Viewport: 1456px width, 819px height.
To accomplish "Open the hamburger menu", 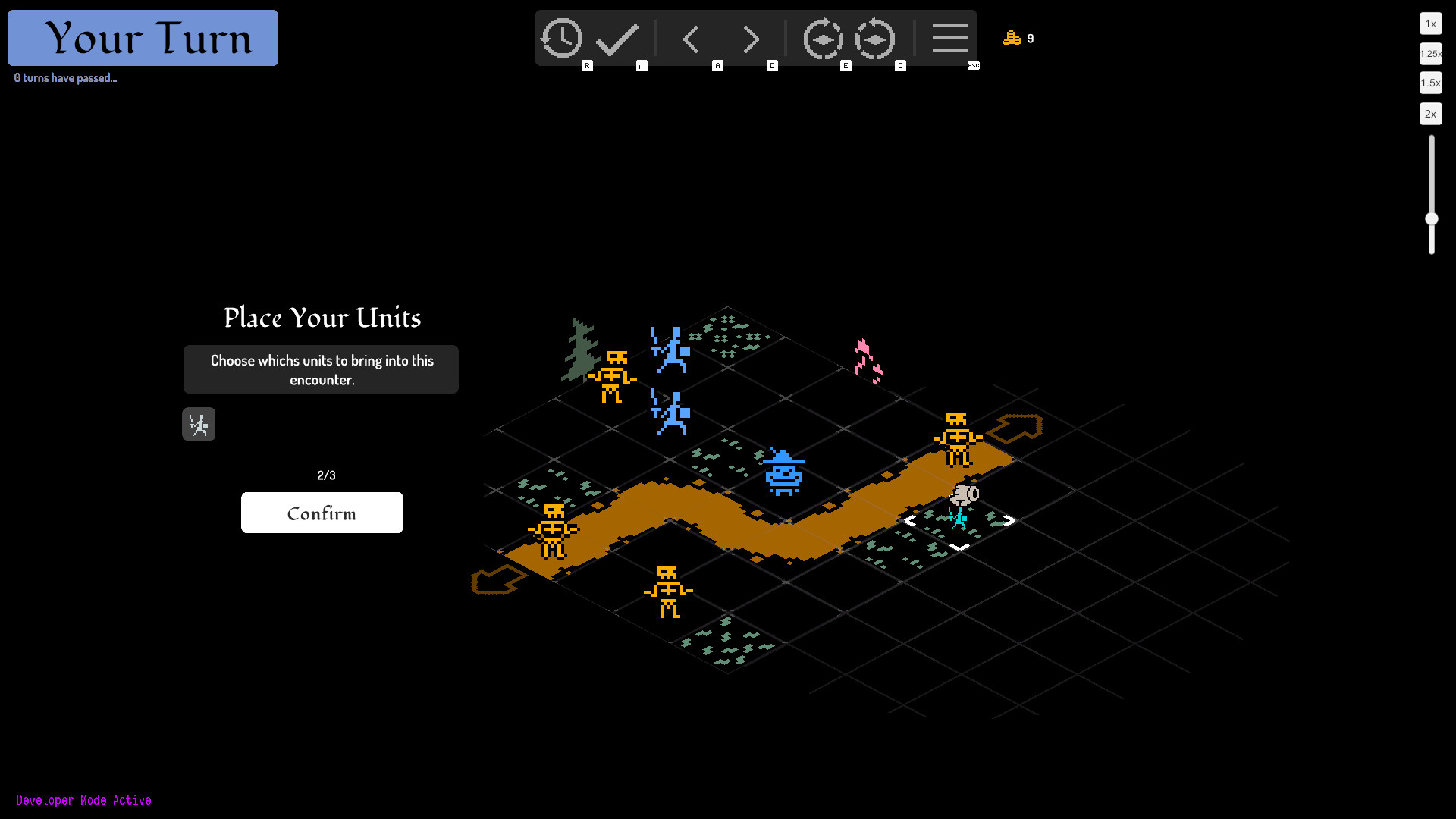I will (x=949, y=39).
